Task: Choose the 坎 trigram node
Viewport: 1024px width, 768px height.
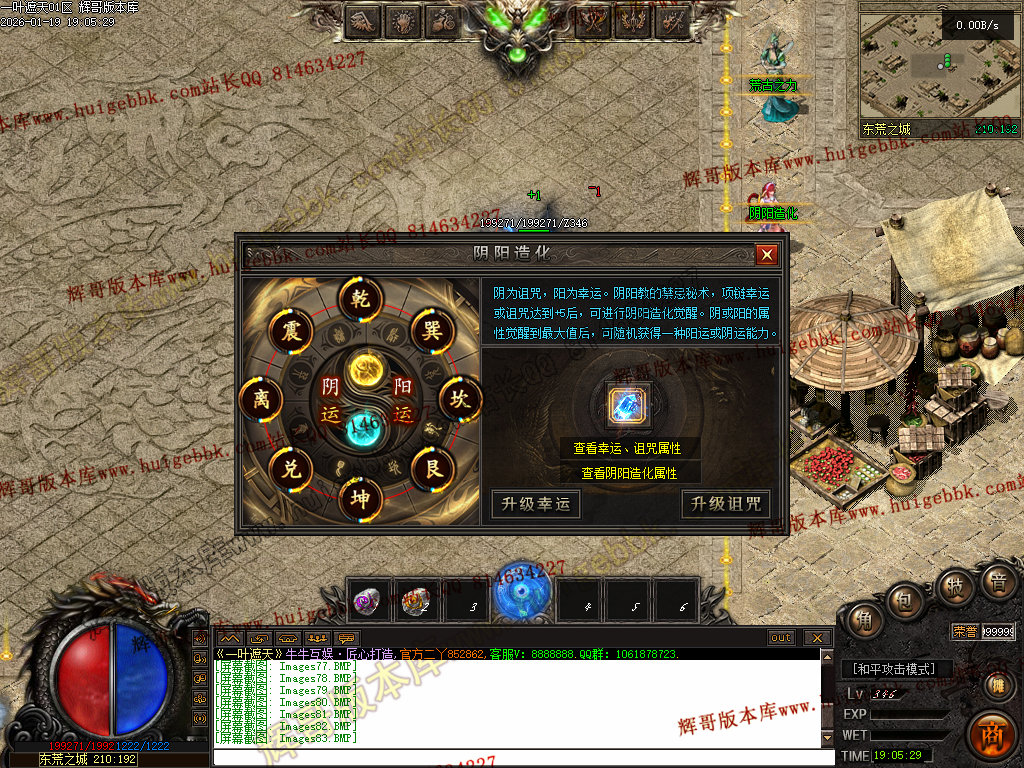Action: coord(460,400)
